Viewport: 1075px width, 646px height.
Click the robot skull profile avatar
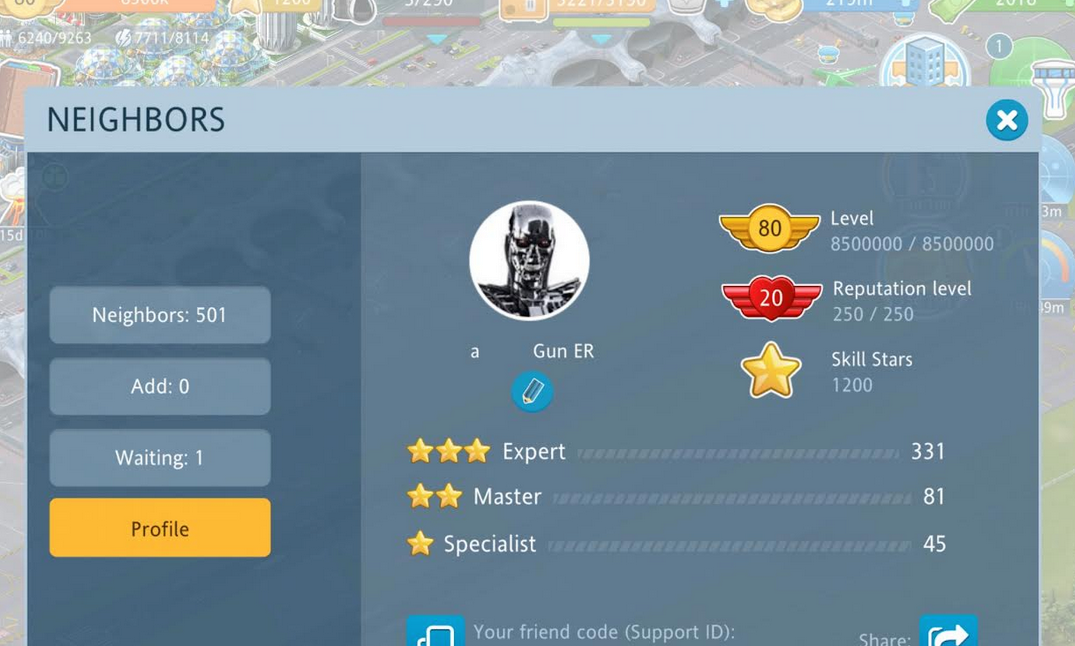click(x=529, y=261)
